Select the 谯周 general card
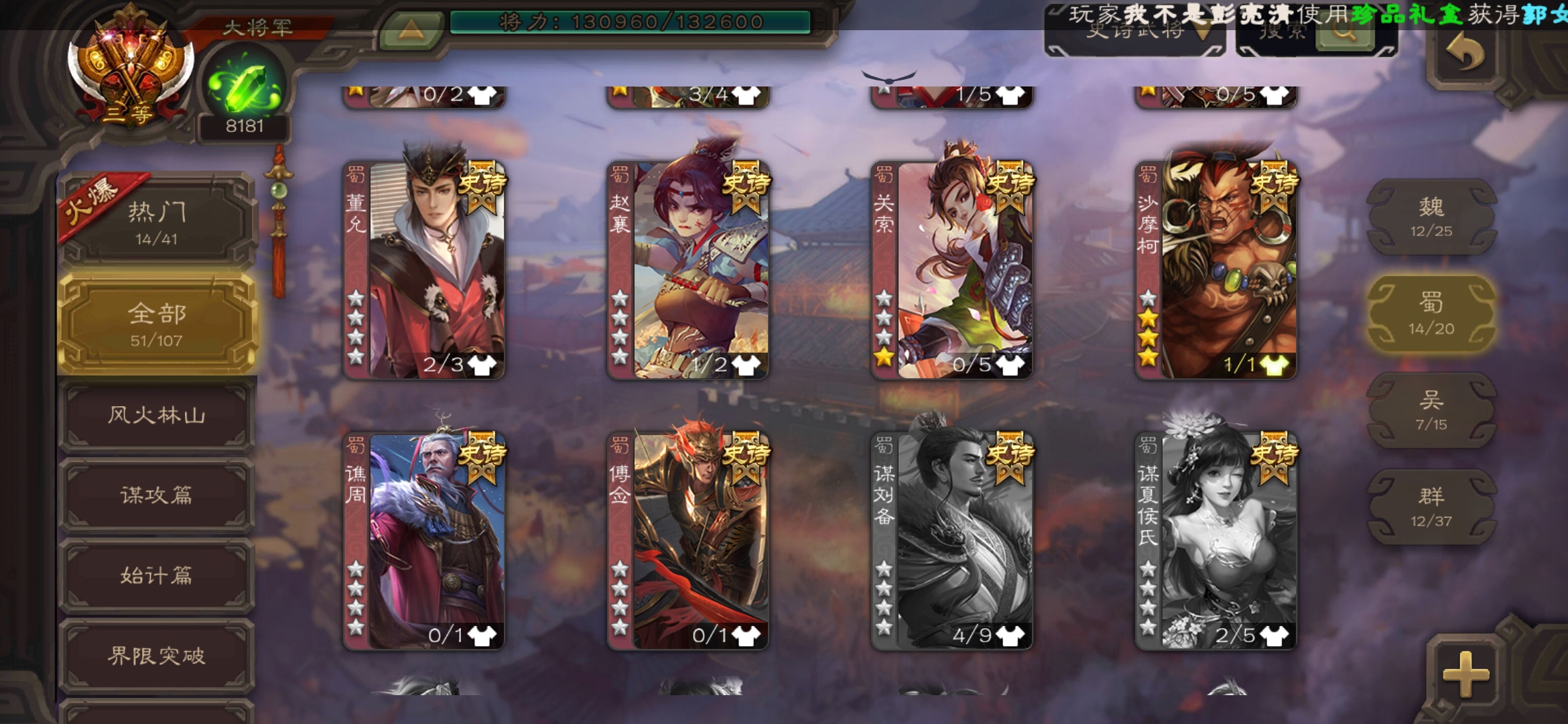 click(x=425, y=540)
